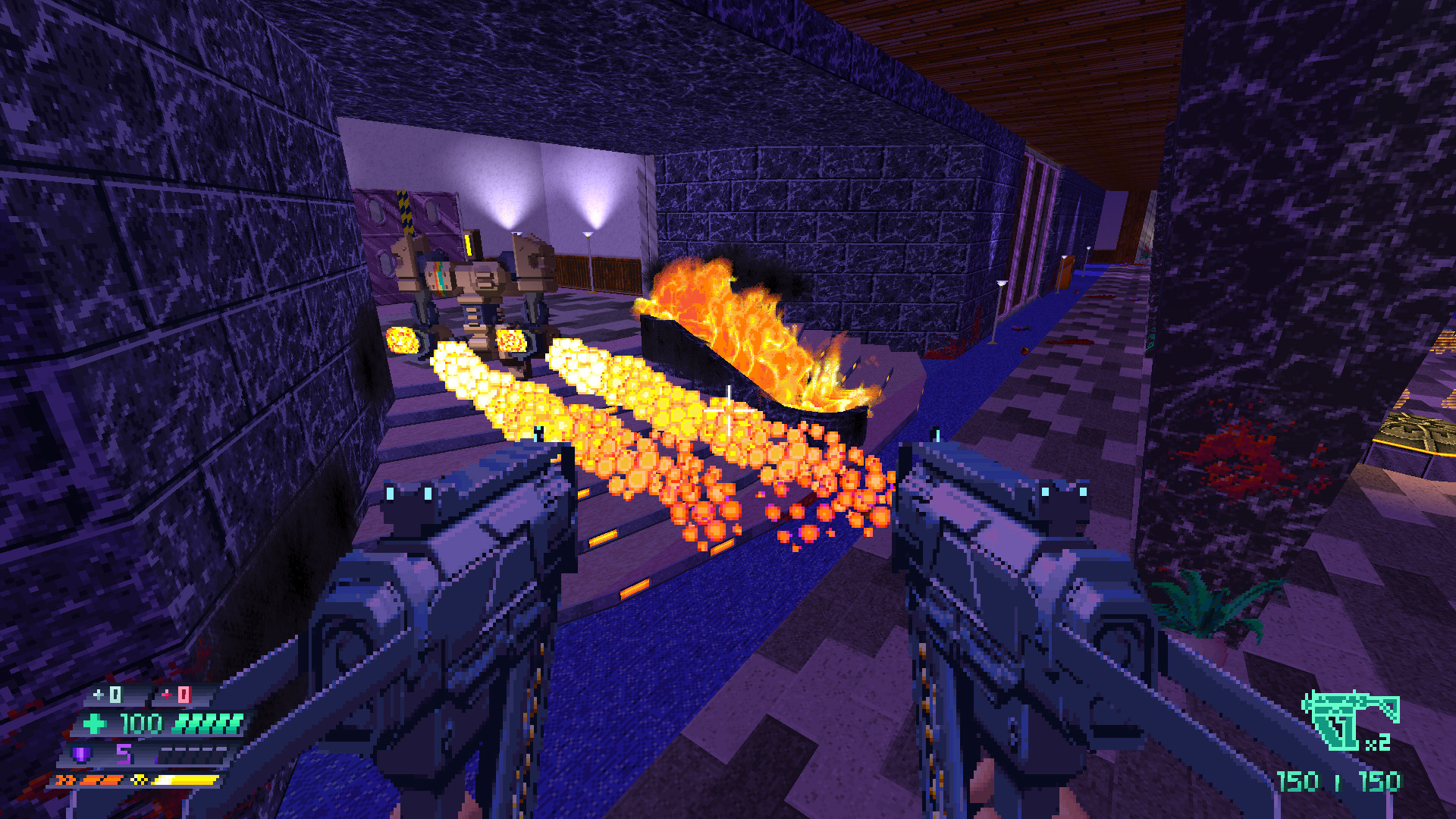The image size is (1456, 819).
Task: Click the red medkit counter icon
Action: point(167,695)
